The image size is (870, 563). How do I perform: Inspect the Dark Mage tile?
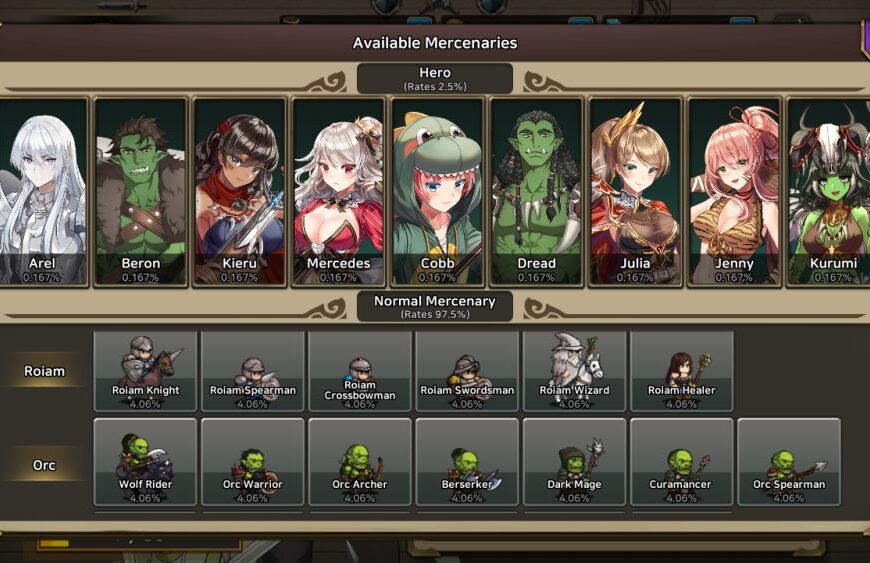(x=574, y=462)
